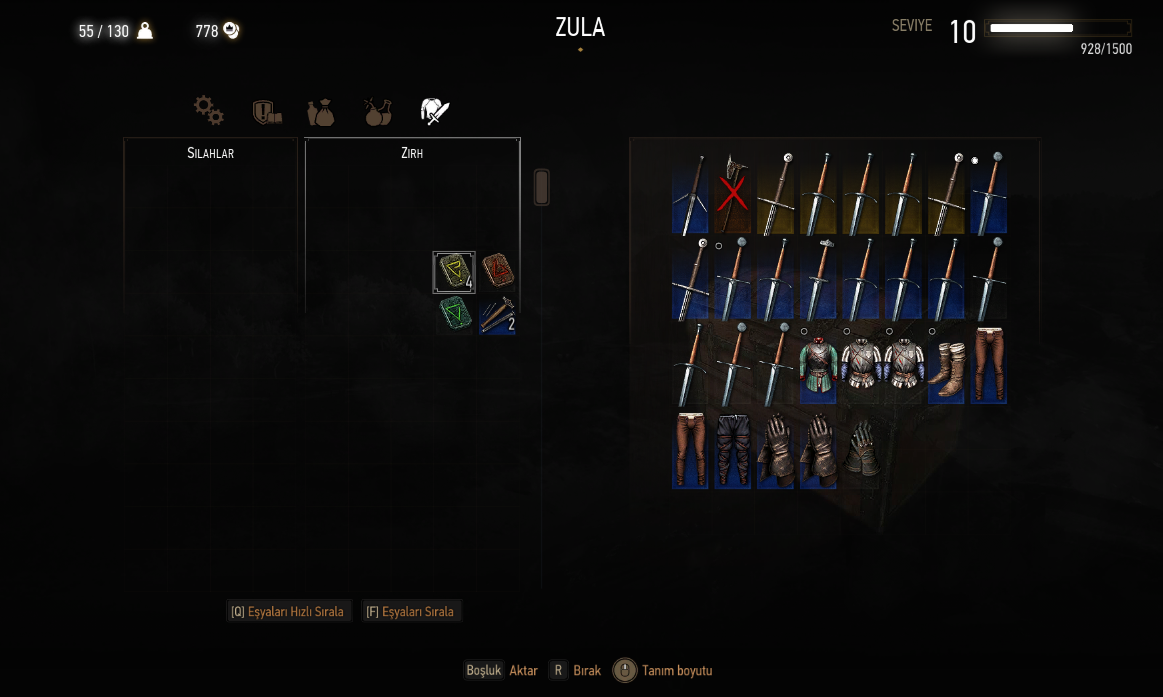The height and width of the screenshot is (697, 1163).
Task: Quick-sort items with Eşyaları Hızlı Sırala
Action: [x=288, y=611]
